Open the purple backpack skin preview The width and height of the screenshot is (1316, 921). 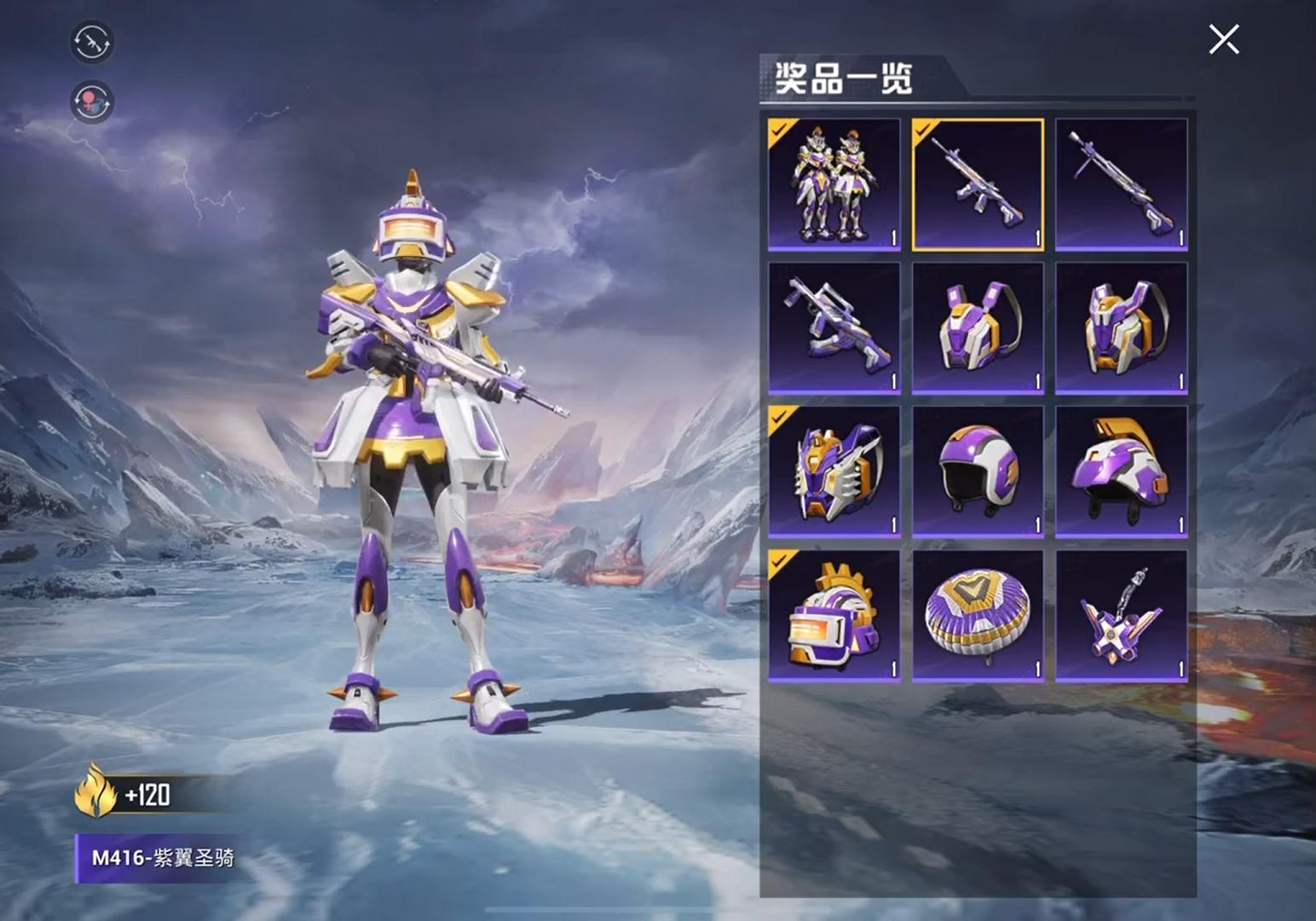click(978, 328)
